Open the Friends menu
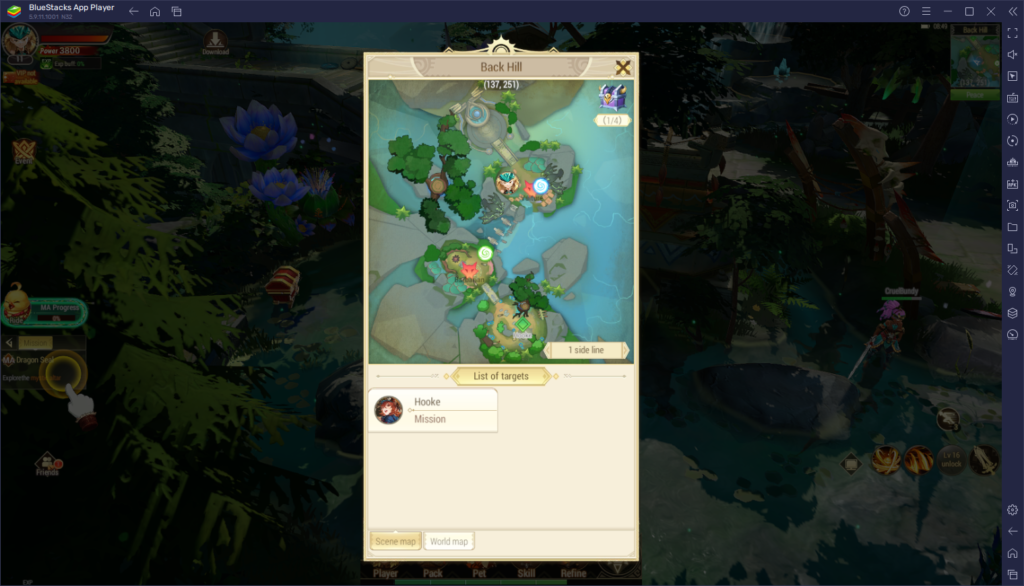 pyautogui.click(x=47, y=464)
